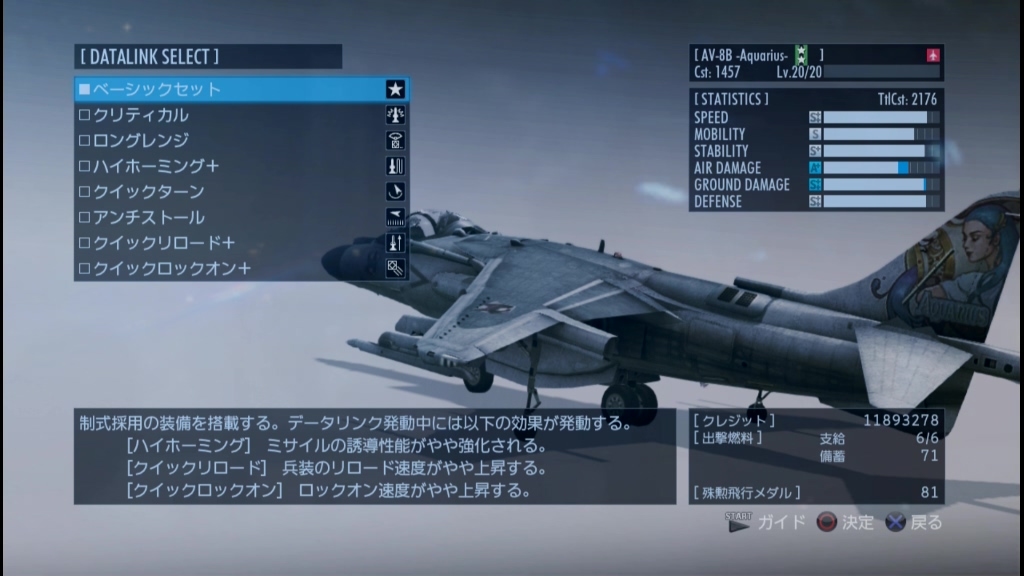Pick the ハイホーミング+ datalink set
1024x576 pixels.
[x=240, y=166]
